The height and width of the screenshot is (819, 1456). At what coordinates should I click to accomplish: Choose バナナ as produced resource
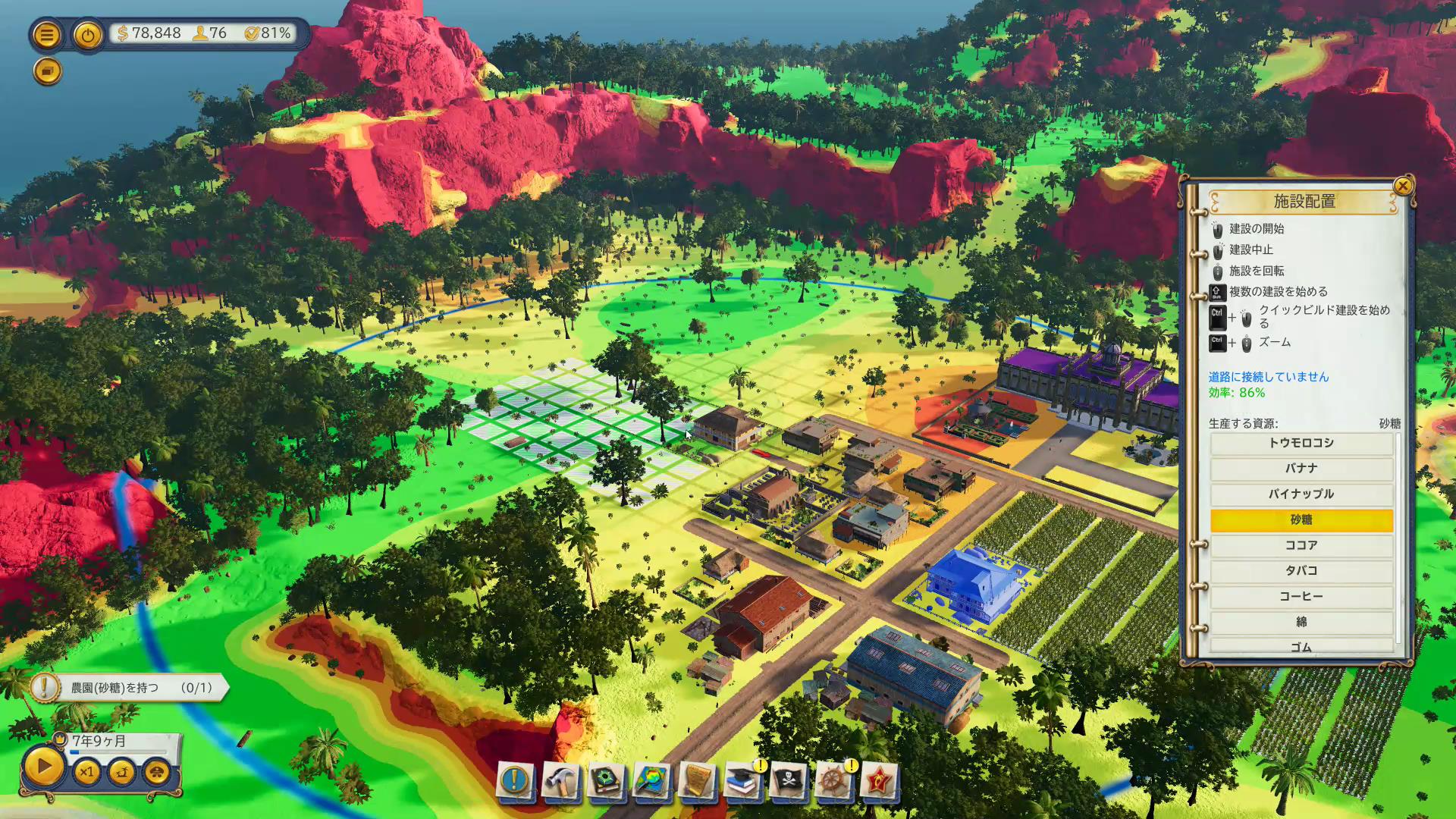[x=1301, y=469]
